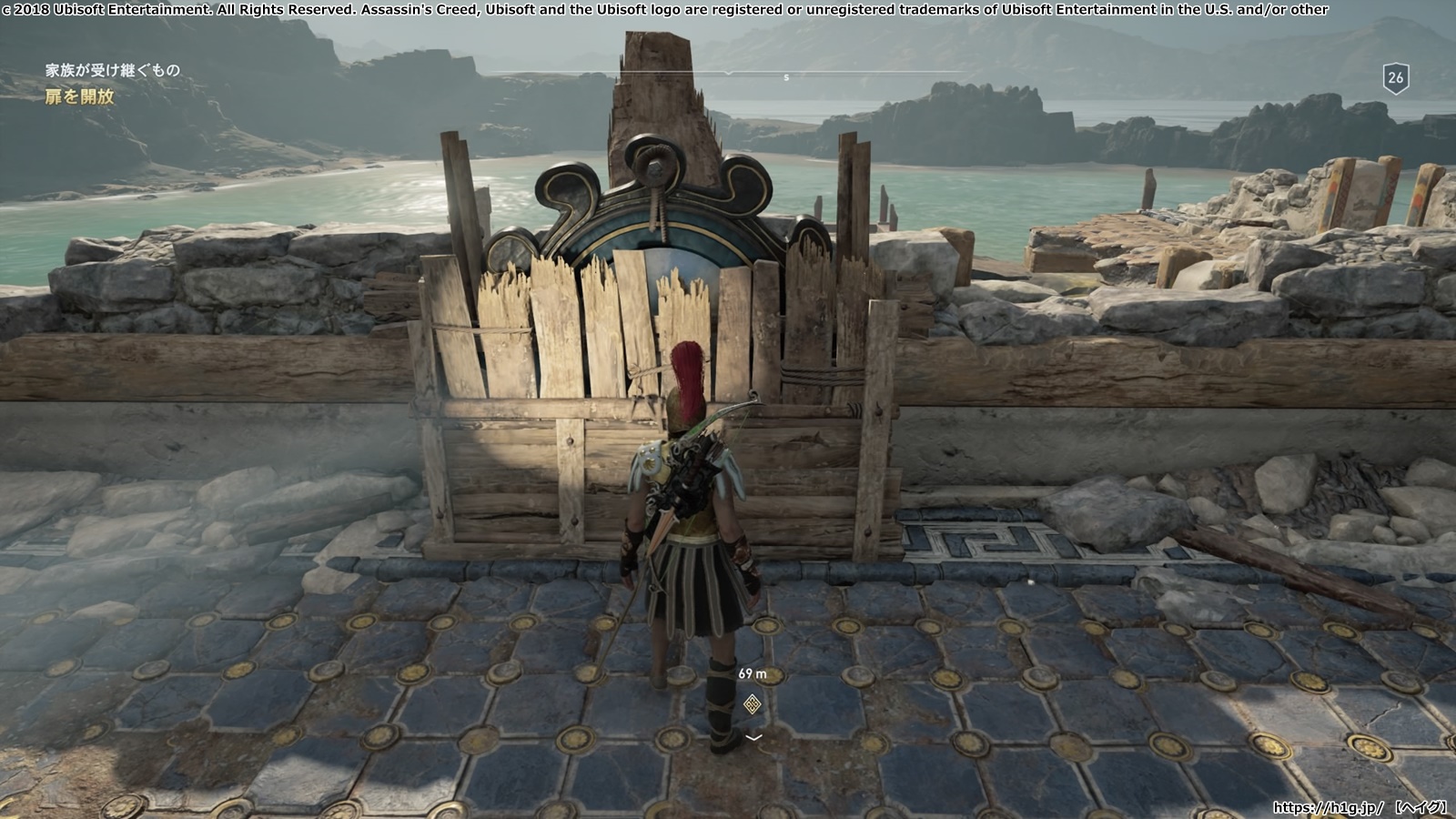
Task: Click the level 26 shield badge
Action: click(x=1395, y=78)
